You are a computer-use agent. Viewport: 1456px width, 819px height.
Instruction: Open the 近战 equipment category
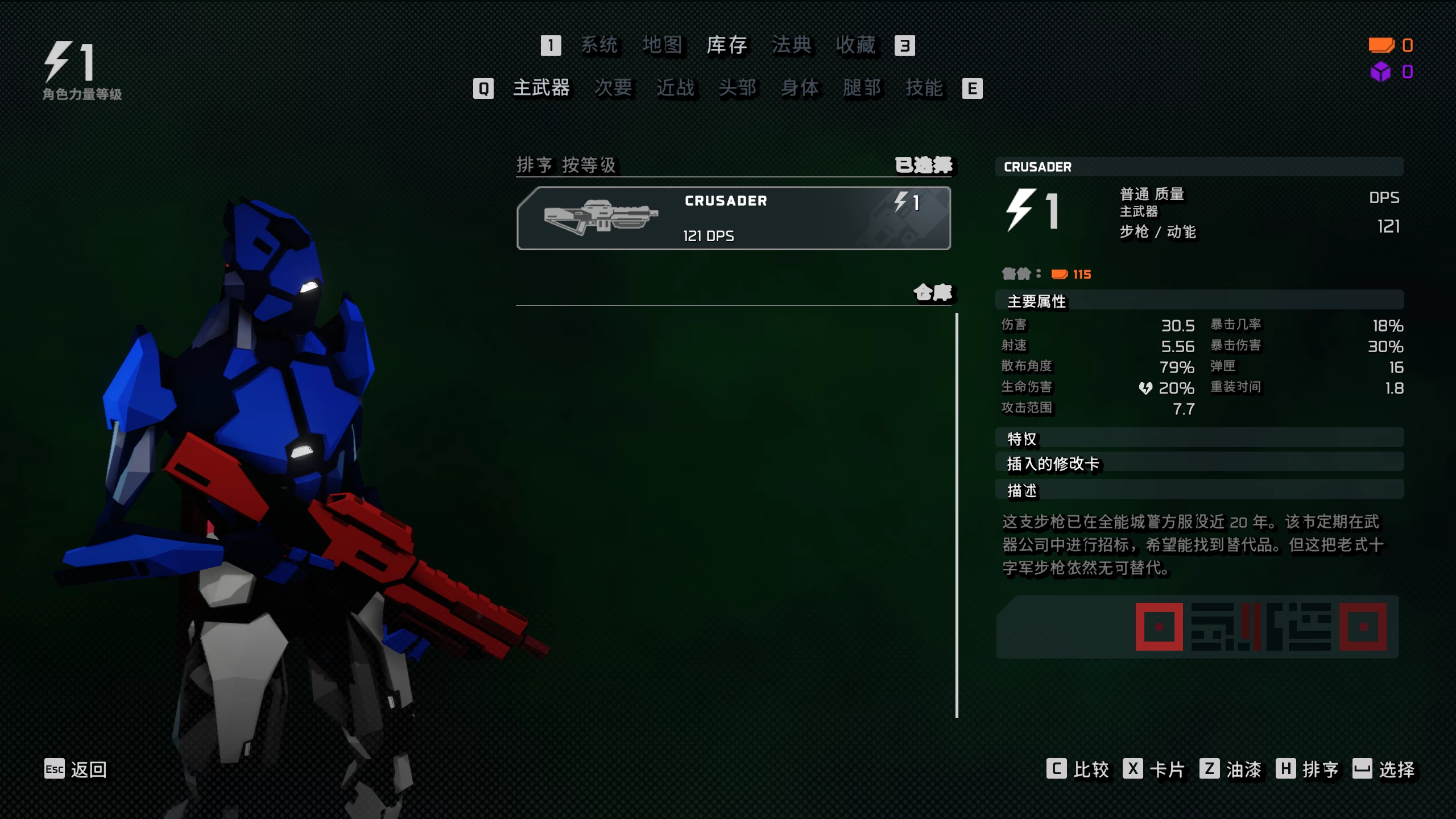(x=674, y=88)
